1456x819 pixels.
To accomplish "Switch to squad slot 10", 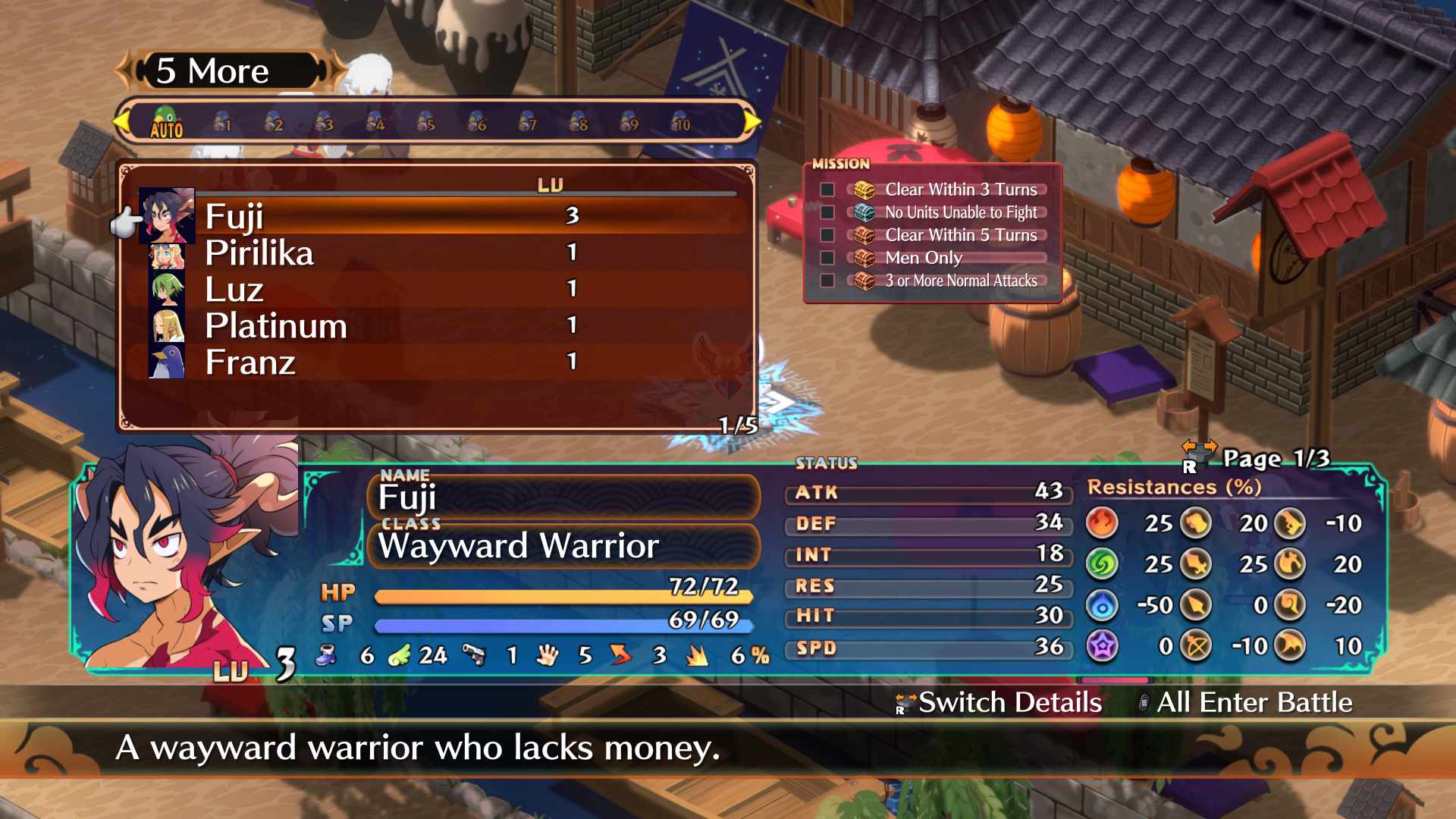I will coord(681,123).
